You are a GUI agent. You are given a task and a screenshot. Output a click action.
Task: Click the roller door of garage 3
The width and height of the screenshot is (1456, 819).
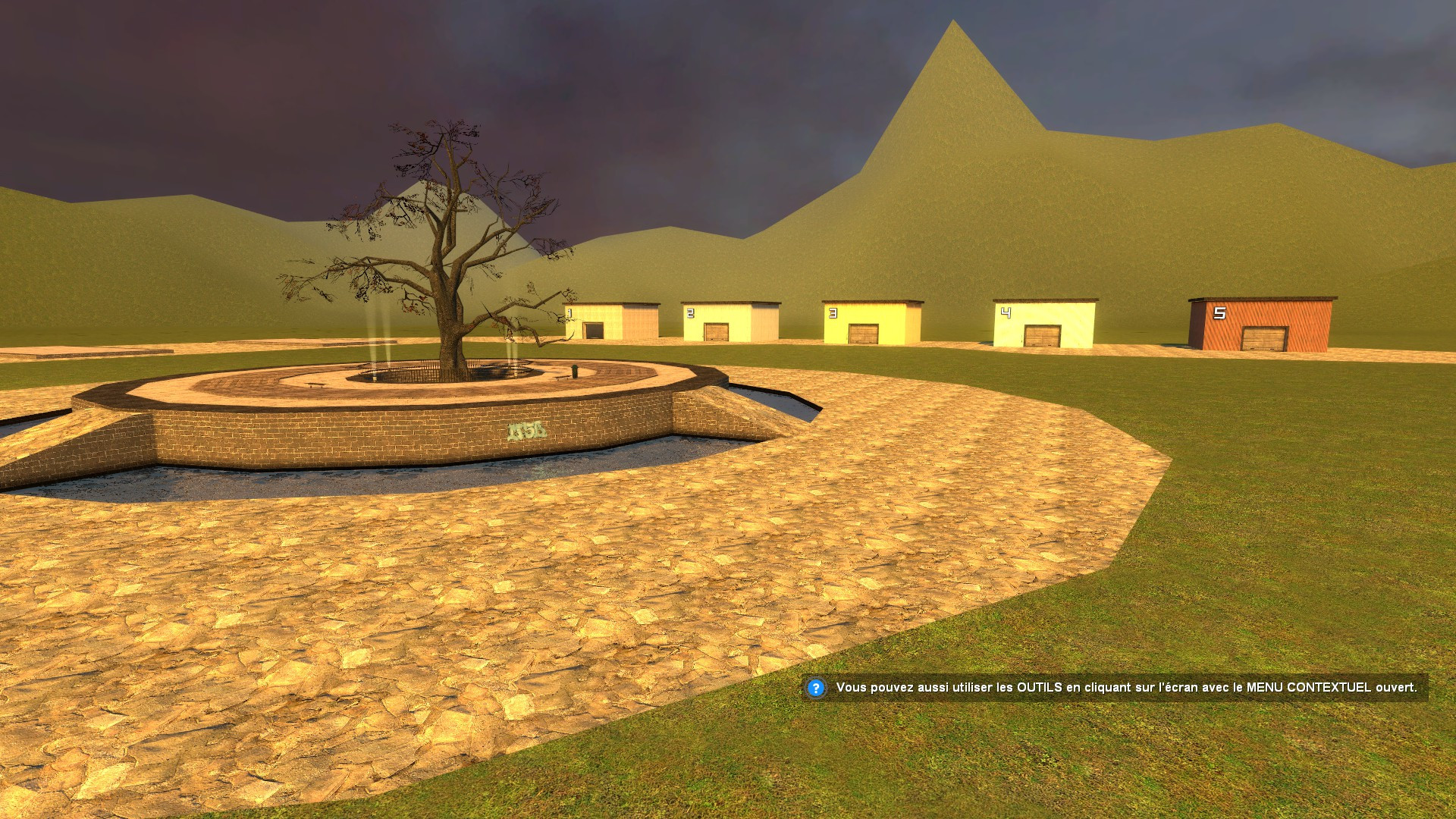coord(863,334)
